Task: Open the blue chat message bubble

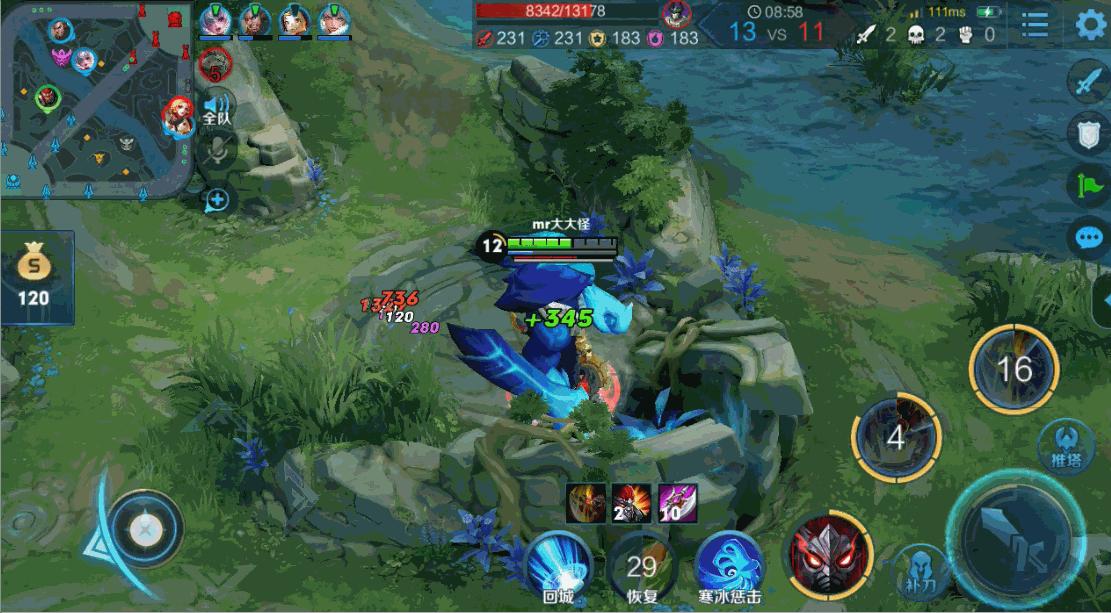Action: 1087,238
